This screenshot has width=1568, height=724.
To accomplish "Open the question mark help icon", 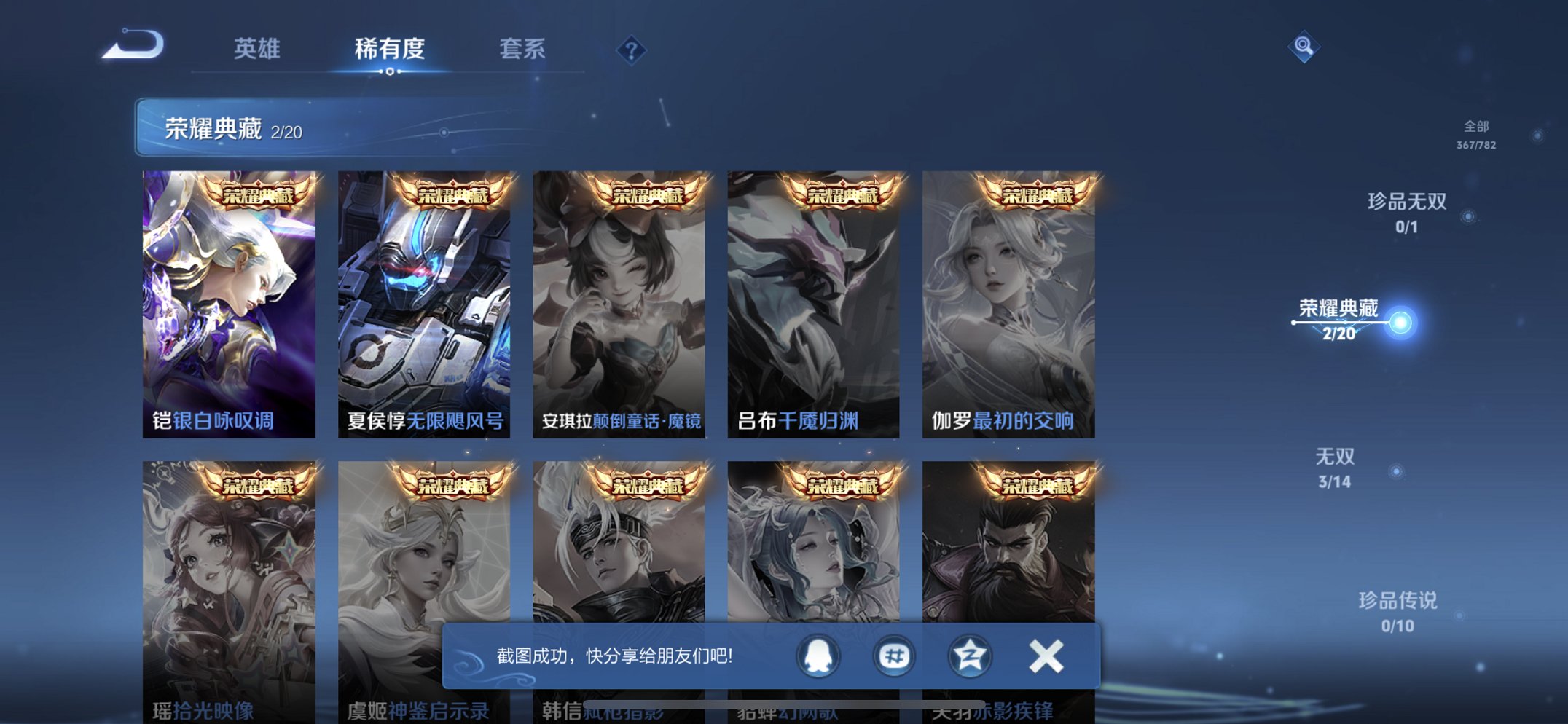I will pos(632,50).
